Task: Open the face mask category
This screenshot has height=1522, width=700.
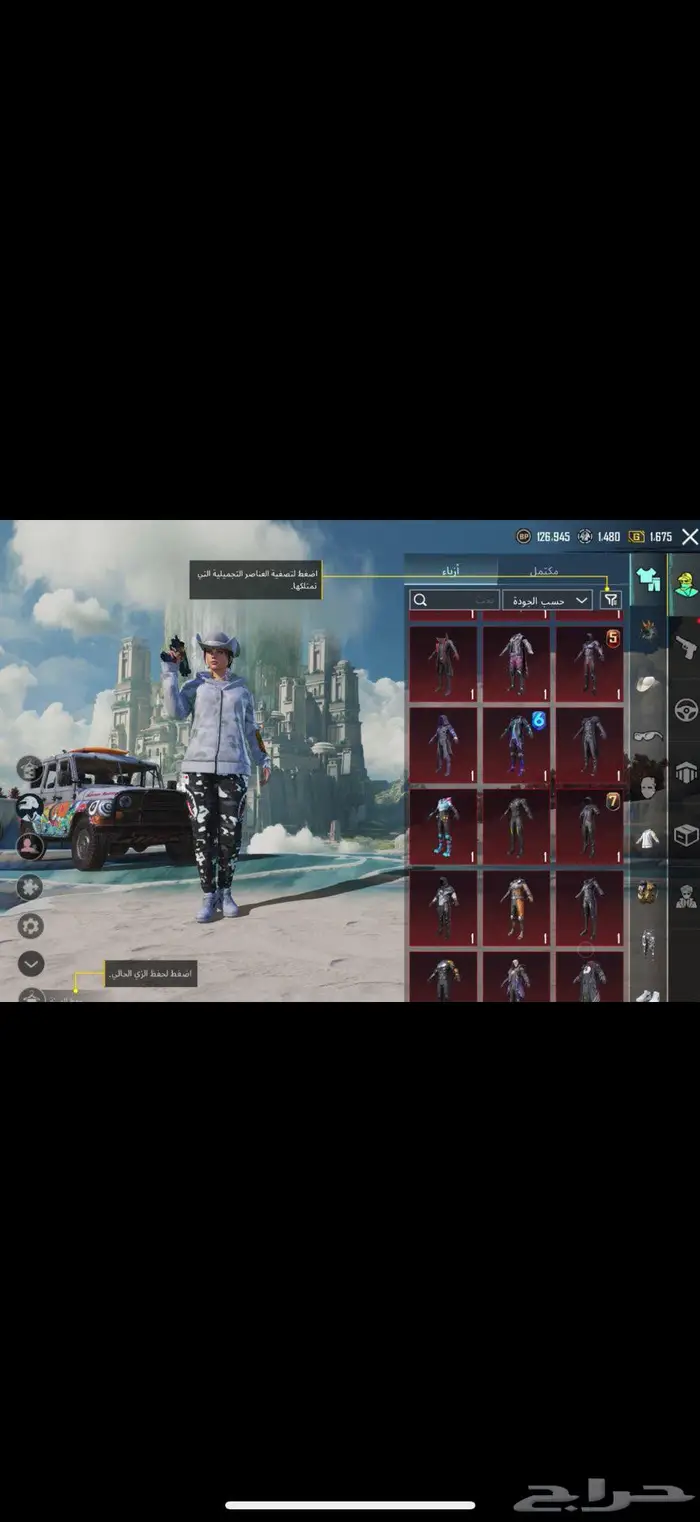Action: pos(649,787)
